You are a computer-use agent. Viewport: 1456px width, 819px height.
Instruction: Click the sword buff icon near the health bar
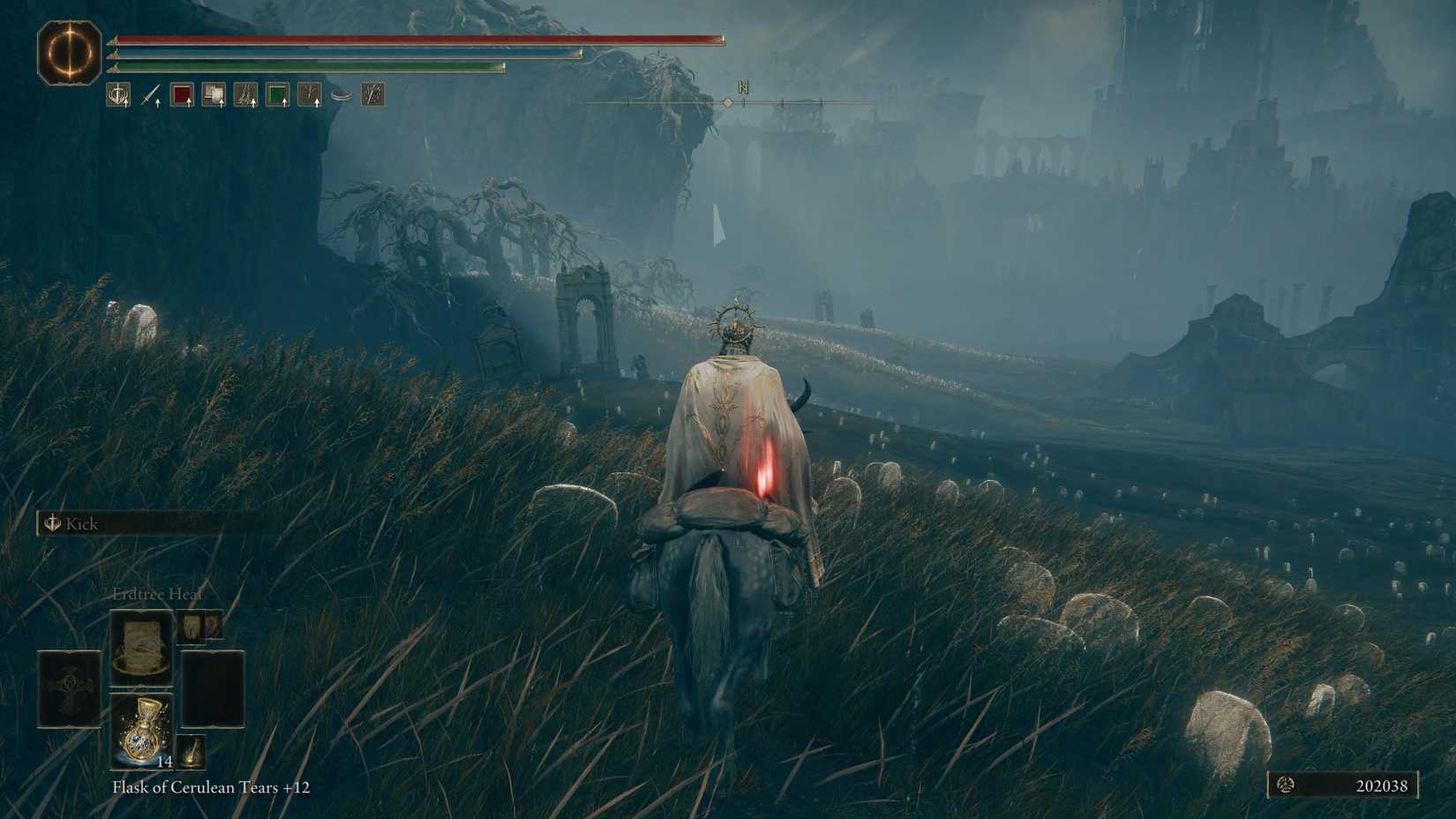[151, 94]
